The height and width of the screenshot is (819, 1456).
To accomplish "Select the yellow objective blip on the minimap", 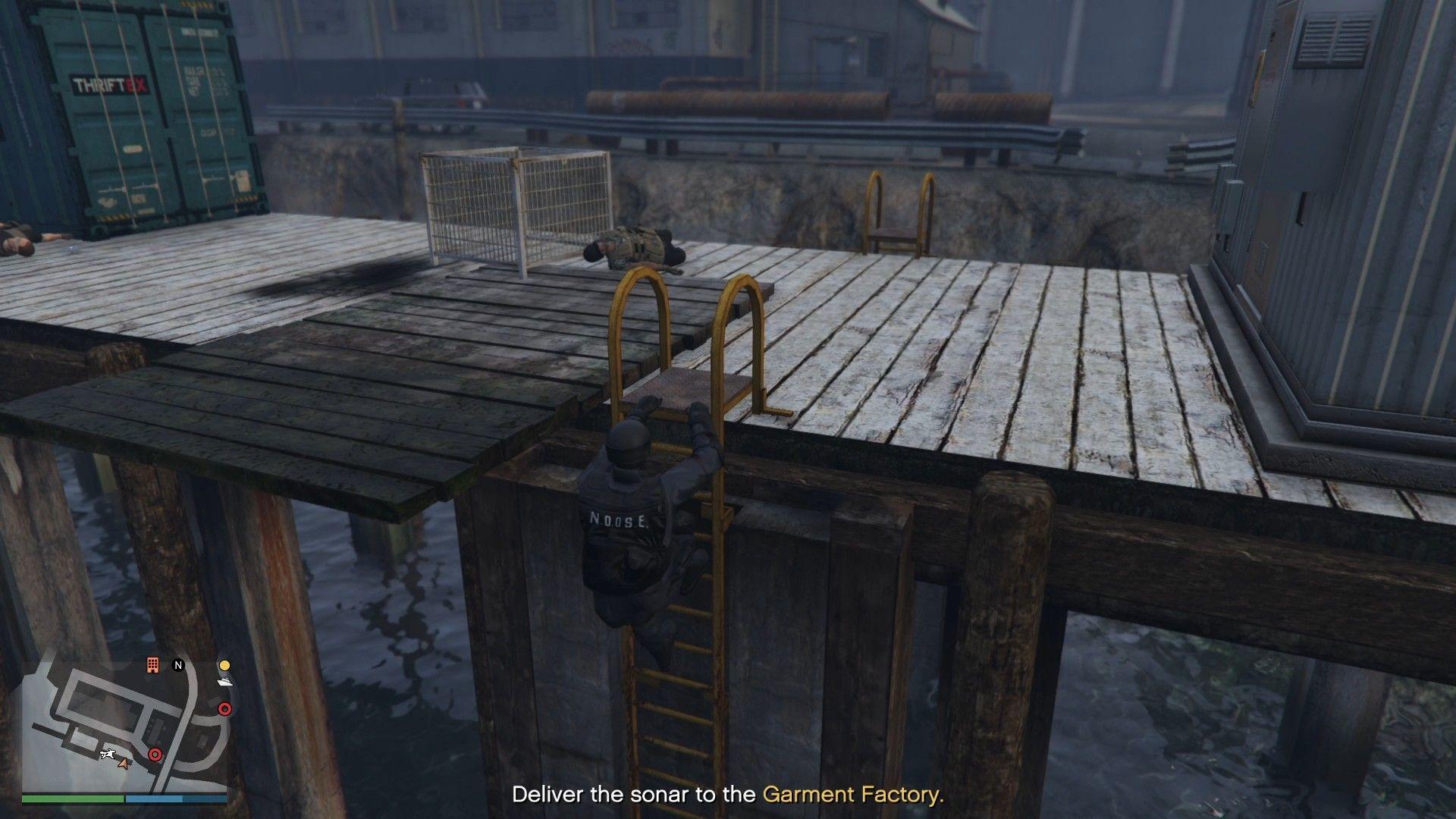I will coord(224,666).
